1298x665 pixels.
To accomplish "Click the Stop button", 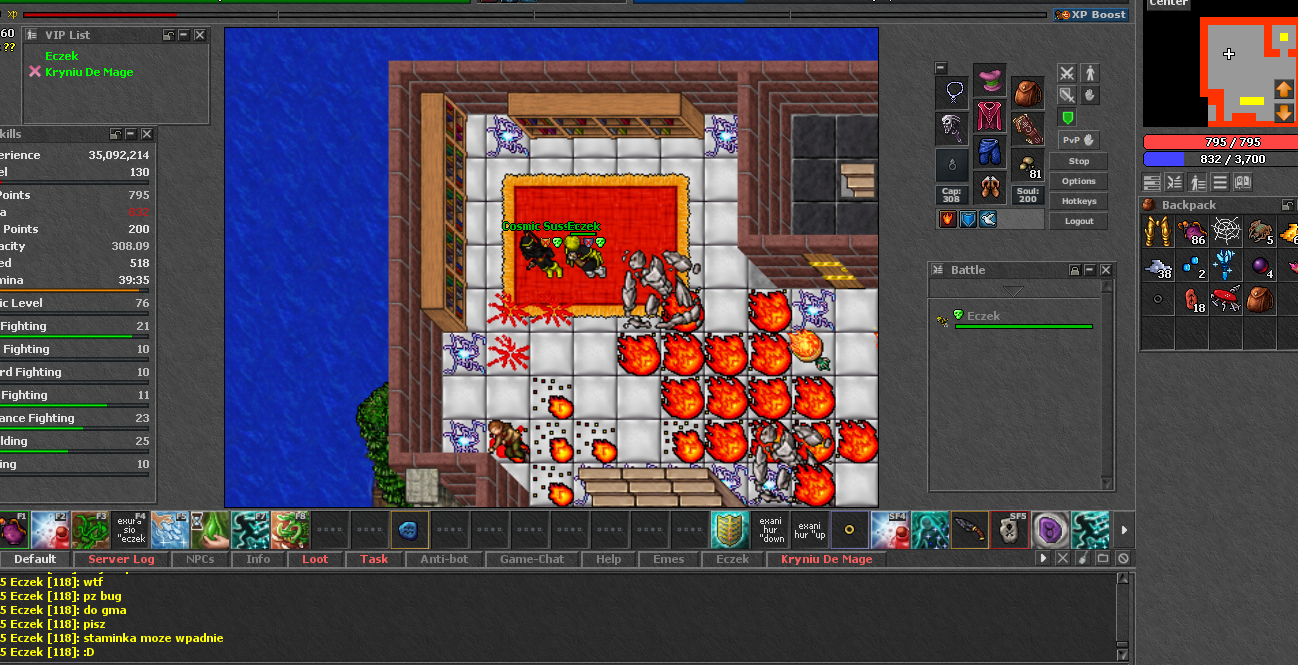I will (1078, 161).
